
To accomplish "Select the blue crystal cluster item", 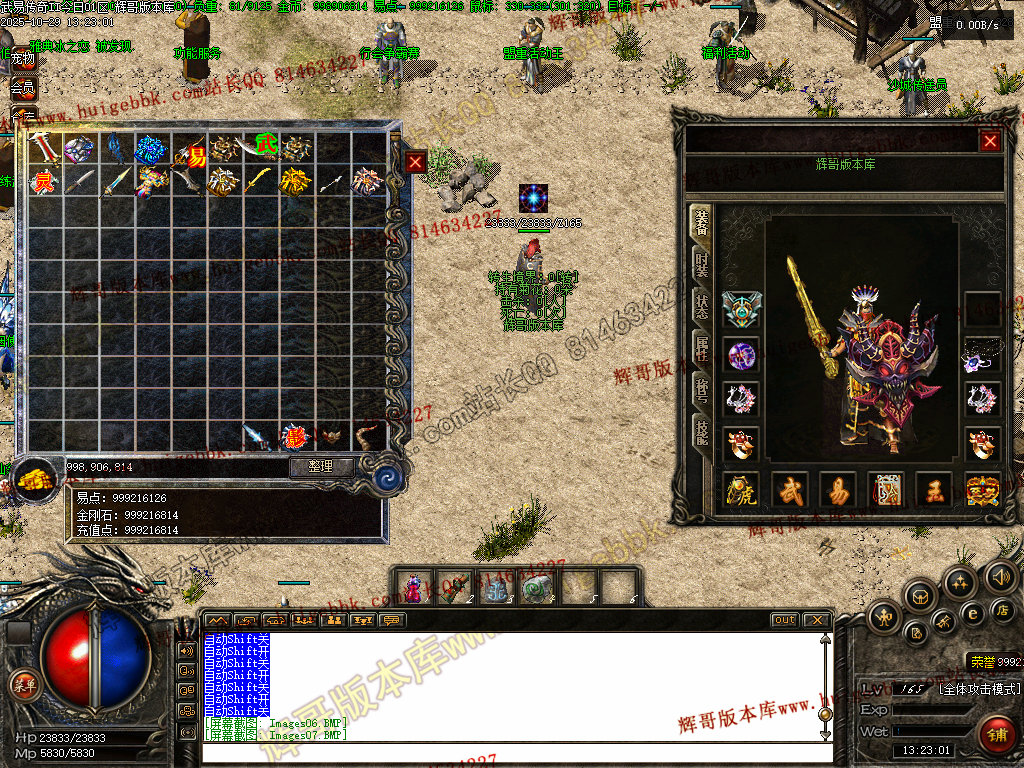I will [x=151, y=150].
